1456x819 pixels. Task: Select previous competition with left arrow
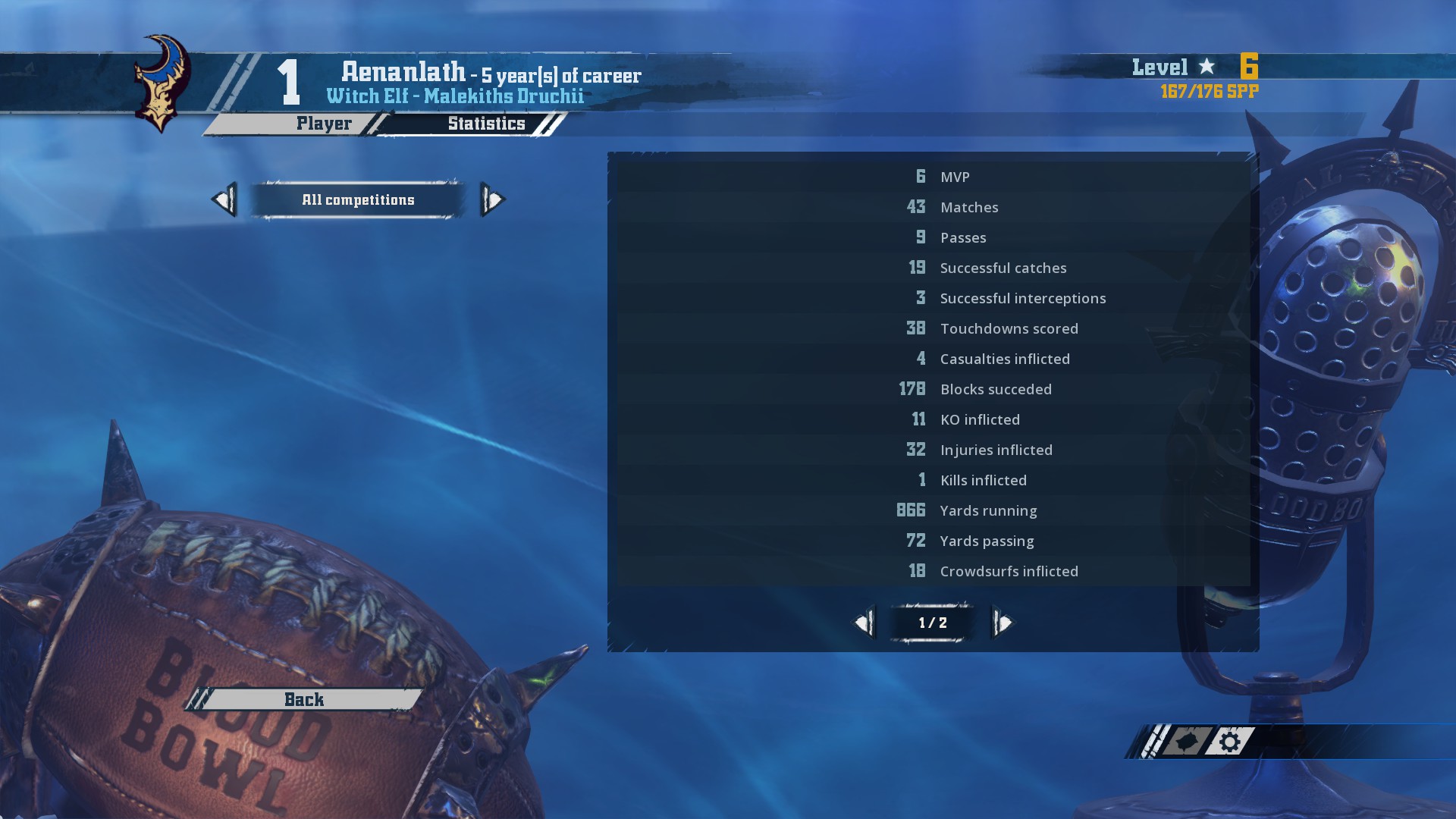click(224, 200)
